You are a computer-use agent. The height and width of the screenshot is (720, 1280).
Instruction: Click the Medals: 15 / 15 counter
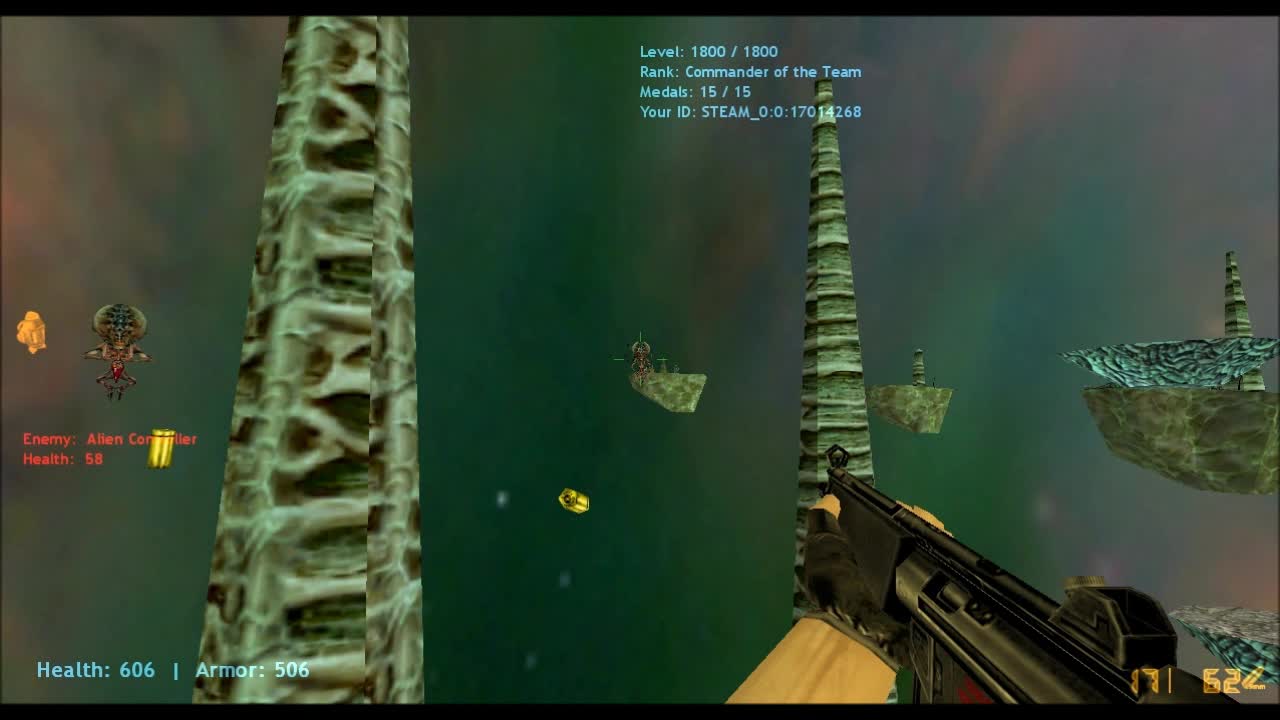tap(695, 91)
